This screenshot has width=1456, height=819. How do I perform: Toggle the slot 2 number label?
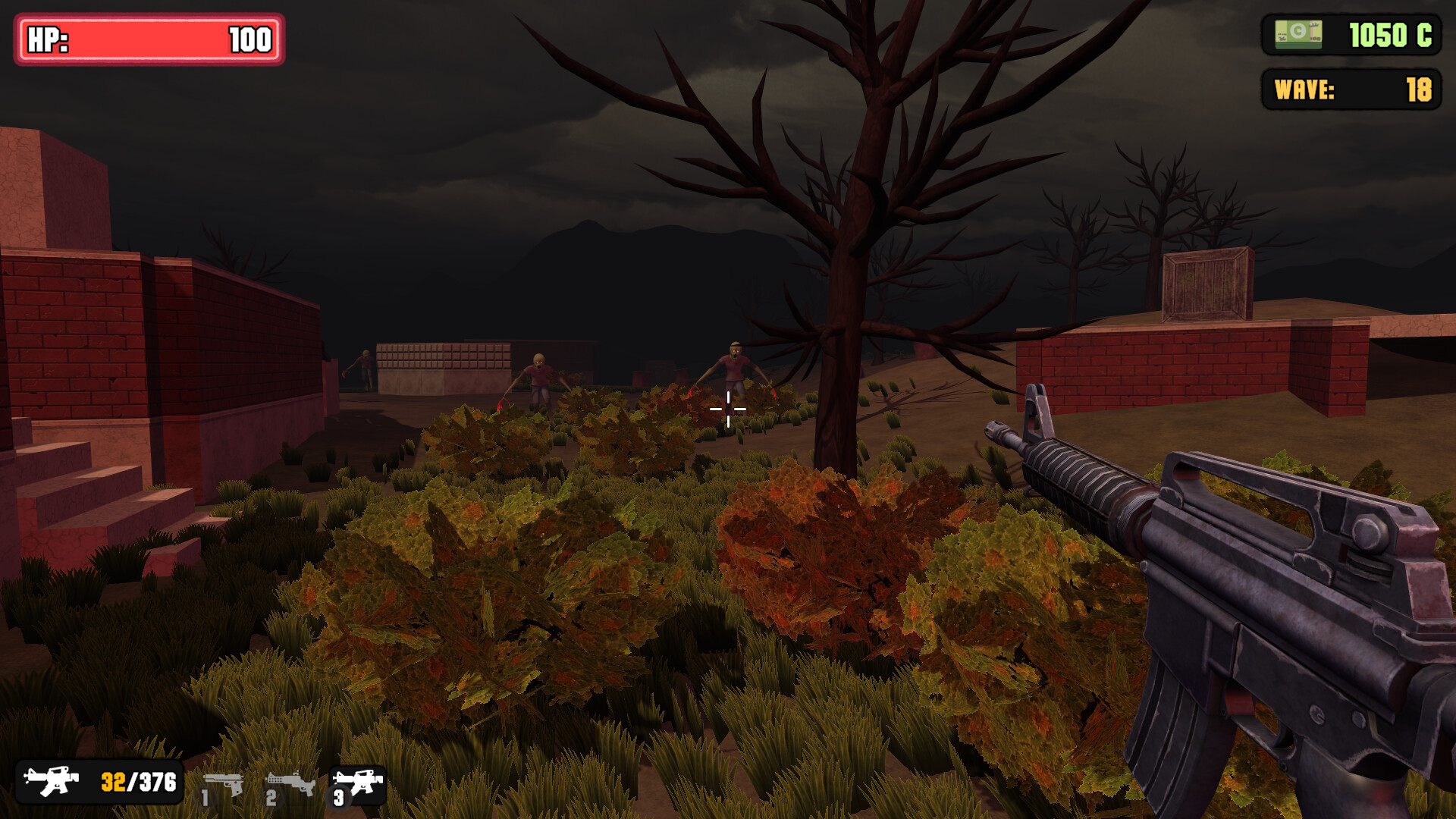[271, 800]
